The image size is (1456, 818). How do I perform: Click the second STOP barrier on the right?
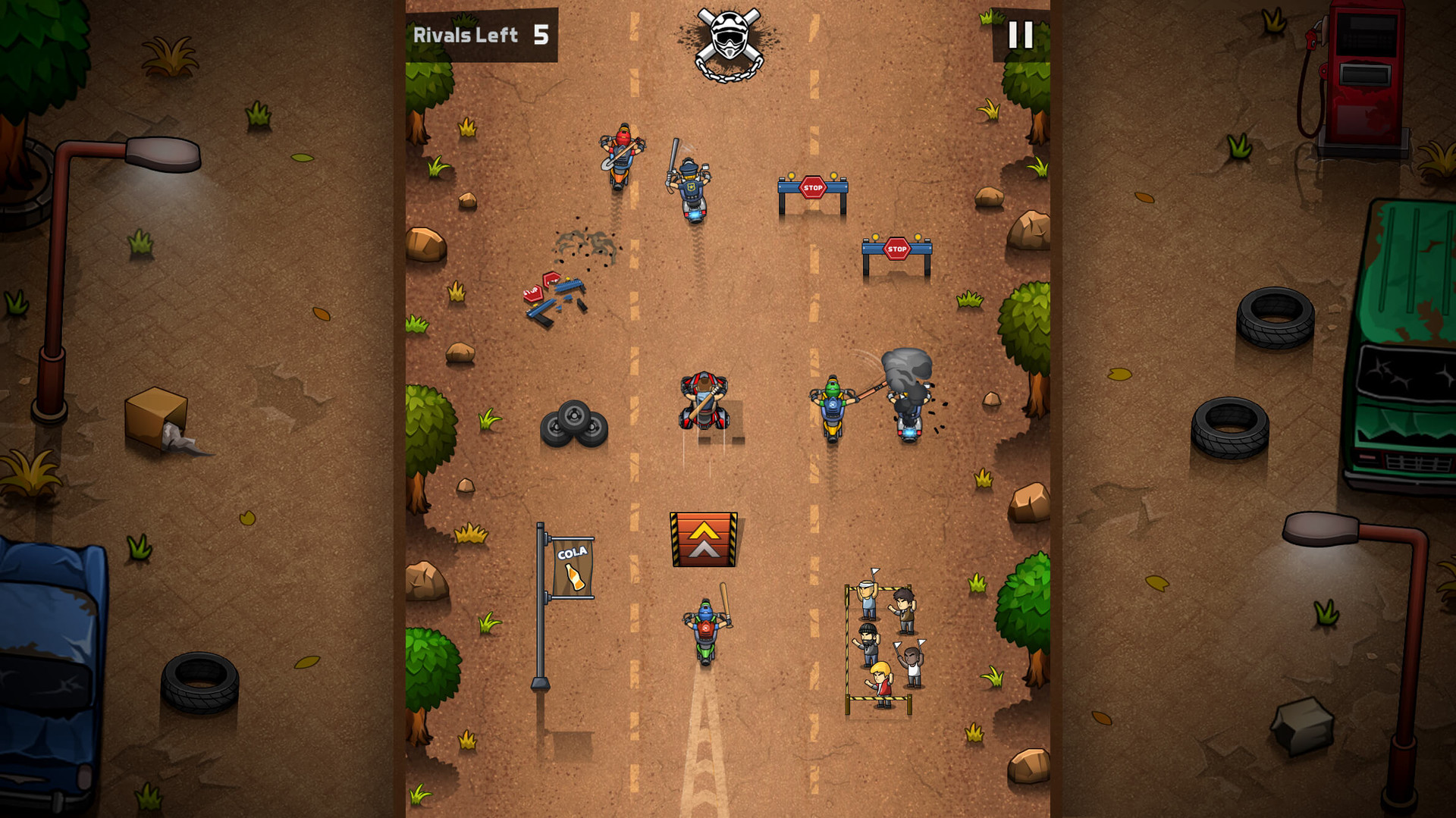tap(896, 249)
